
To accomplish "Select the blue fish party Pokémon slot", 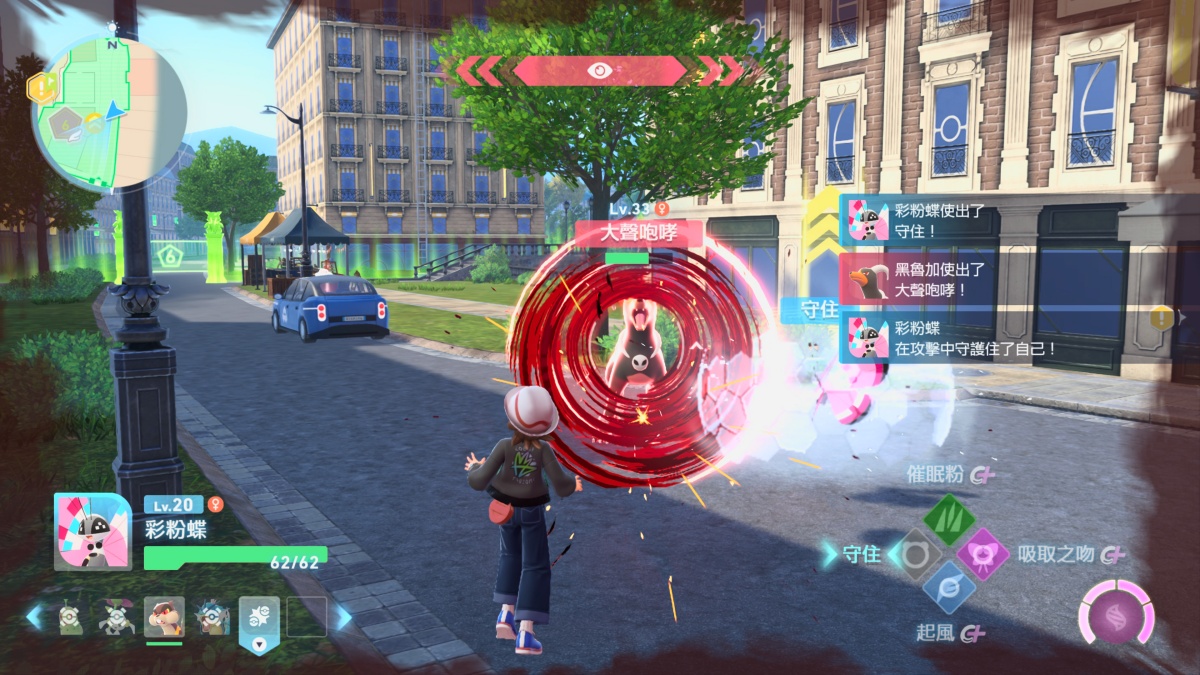I will point(211,617).
